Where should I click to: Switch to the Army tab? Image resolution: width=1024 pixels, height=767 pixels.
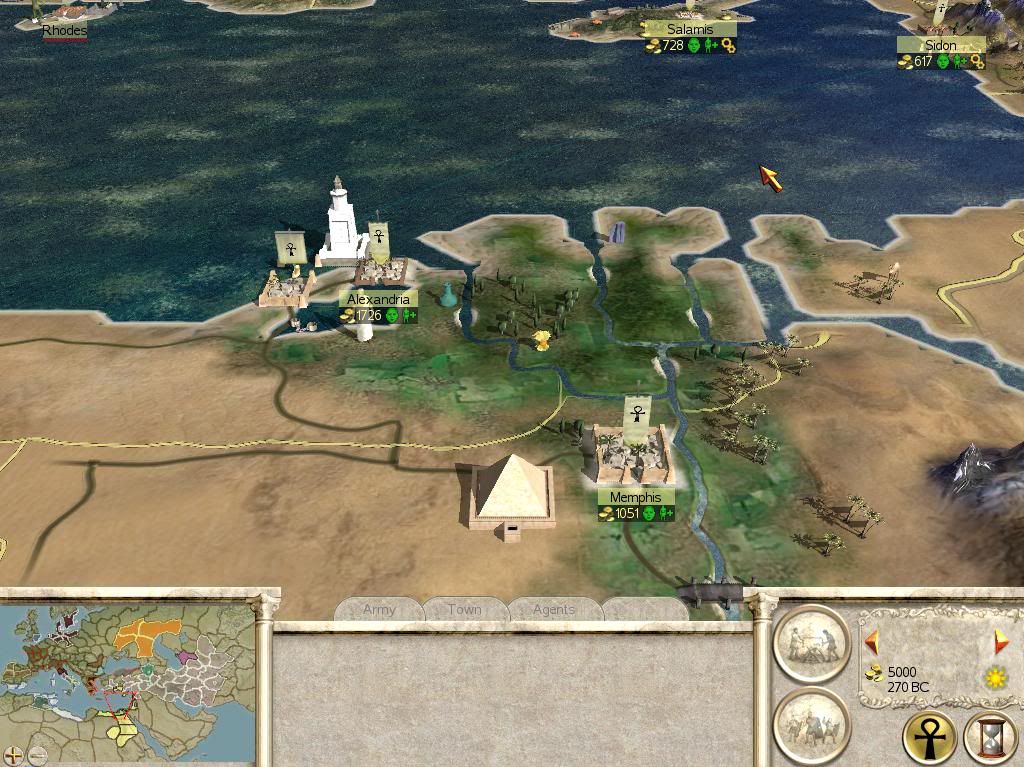click(379, 609)
